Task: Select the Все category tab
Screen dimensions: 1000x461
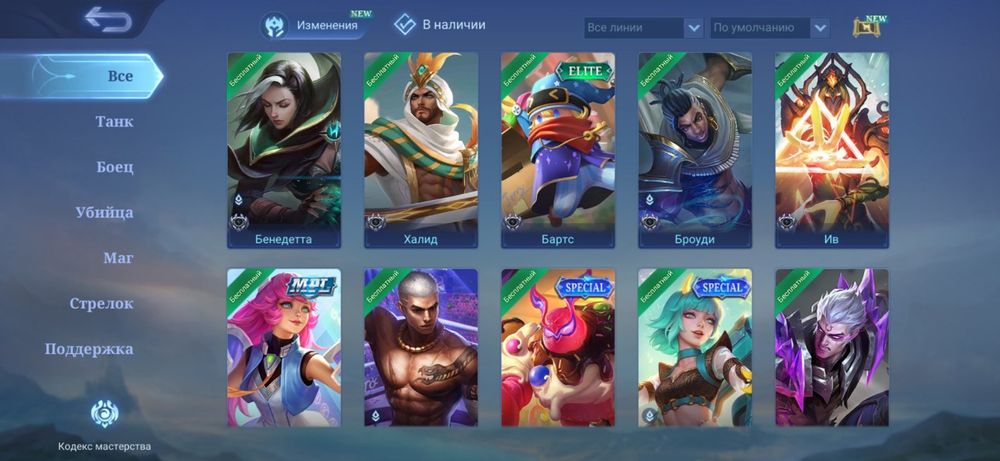Action: pos(120,76)
